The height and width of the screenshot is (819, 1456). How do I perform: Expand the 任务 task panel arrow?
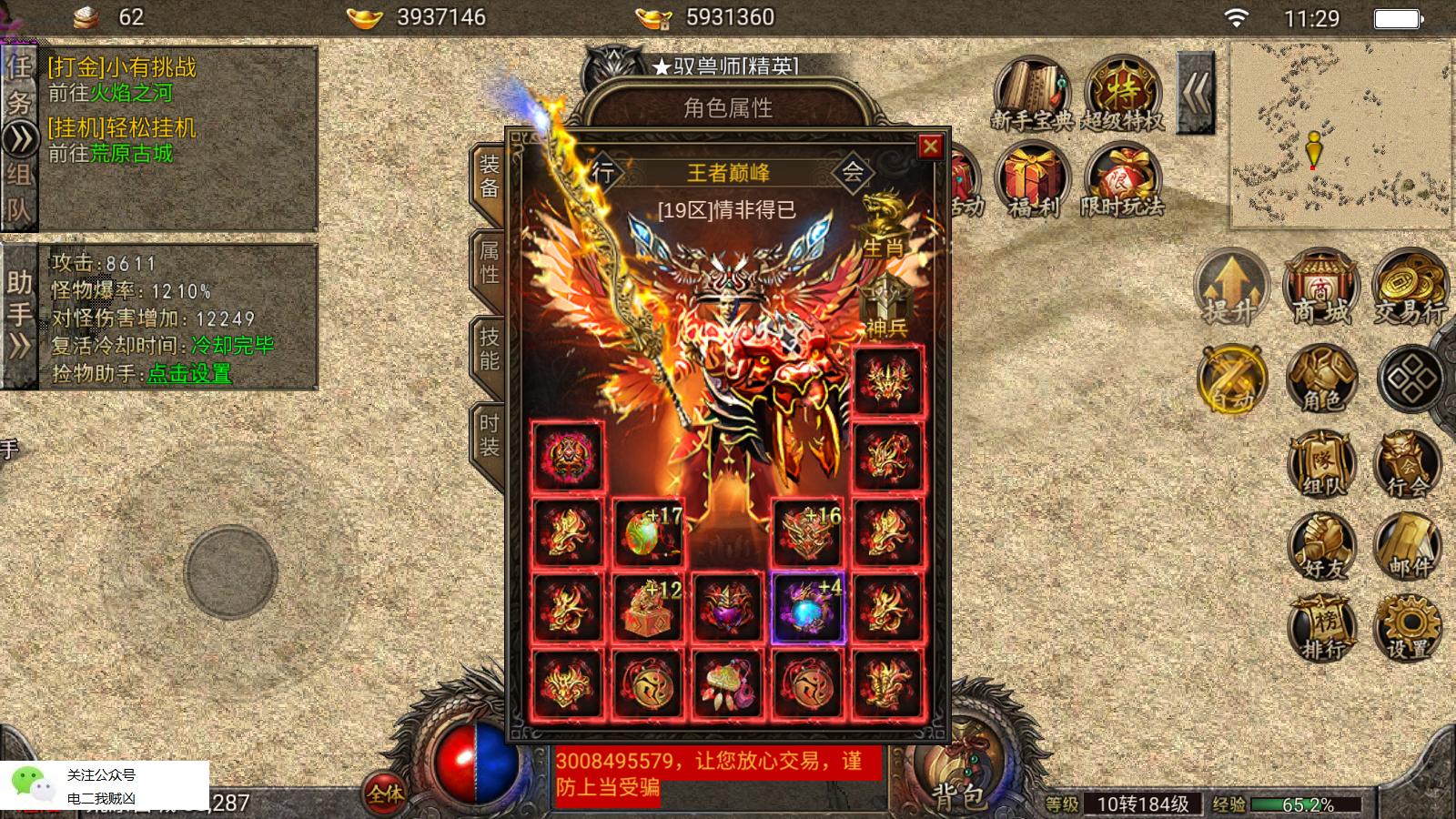click(20, 141)
